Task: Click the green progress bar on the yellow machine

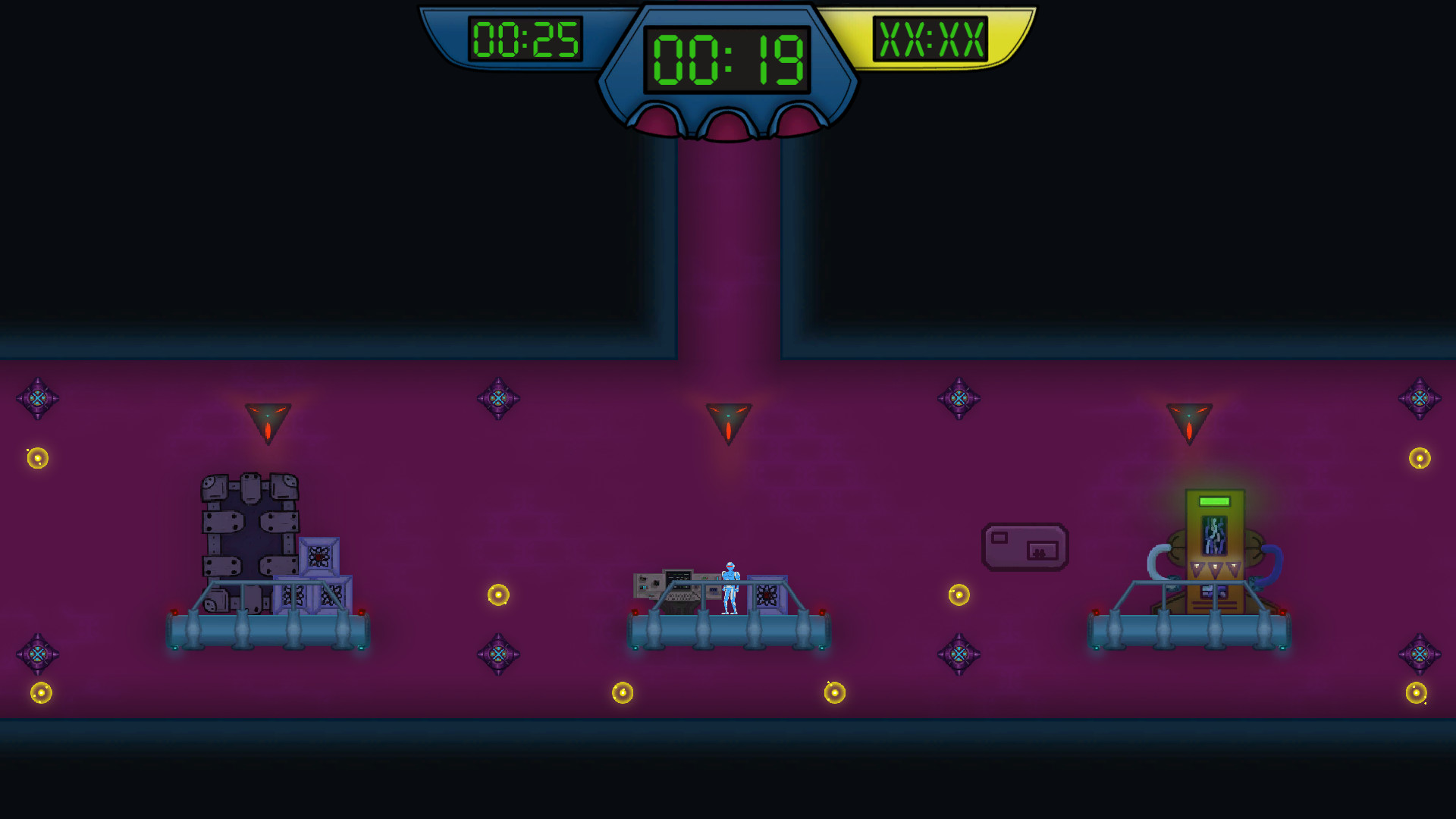Action: 1215,501
